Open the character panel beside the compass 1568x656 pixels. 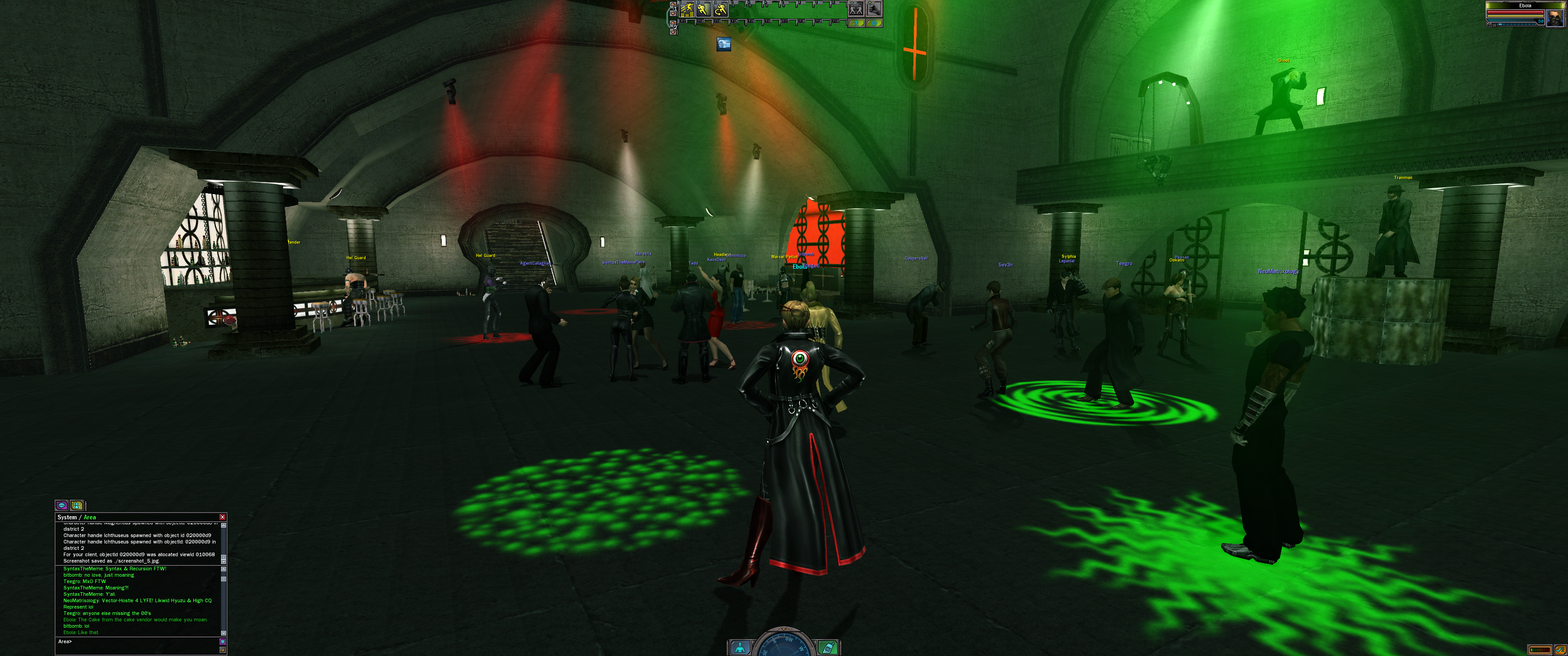coord(740,648)
